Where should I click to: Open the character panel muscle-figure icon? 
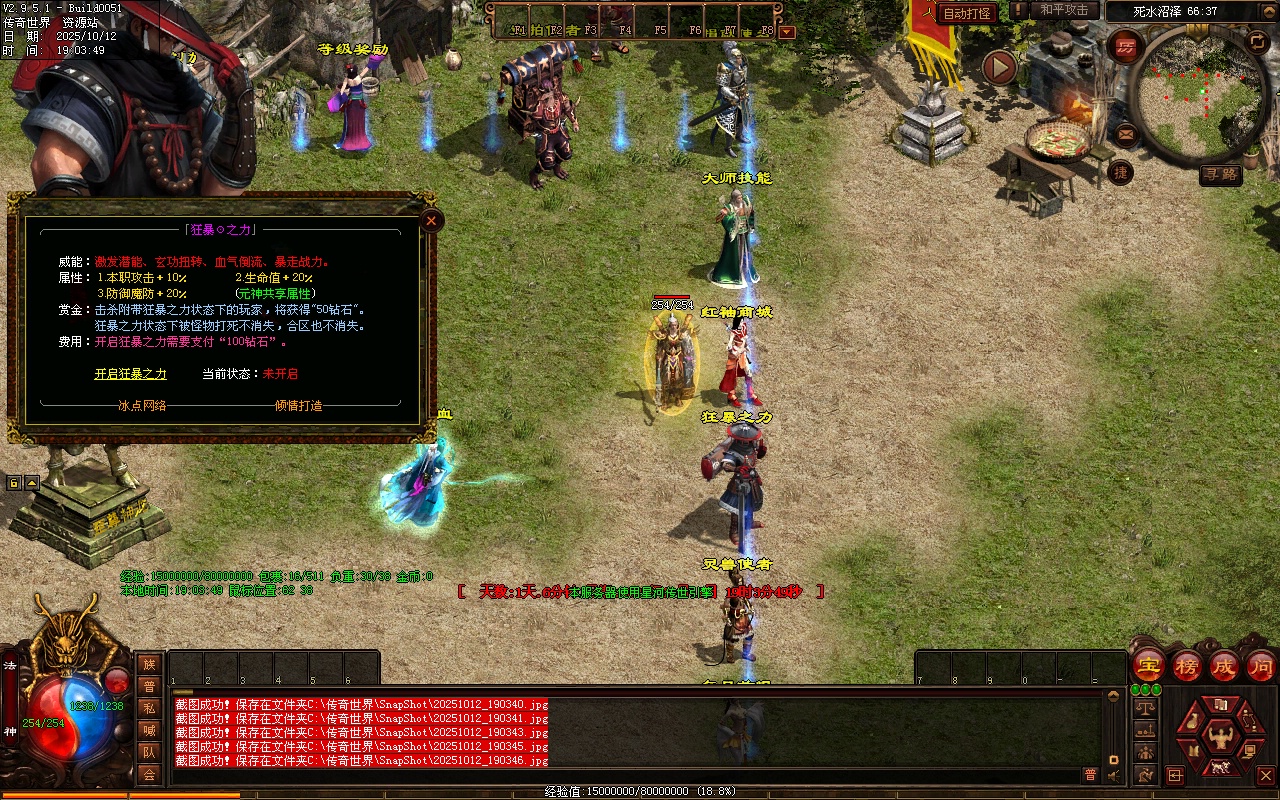pyautogui.click(x=1220, y=737)
